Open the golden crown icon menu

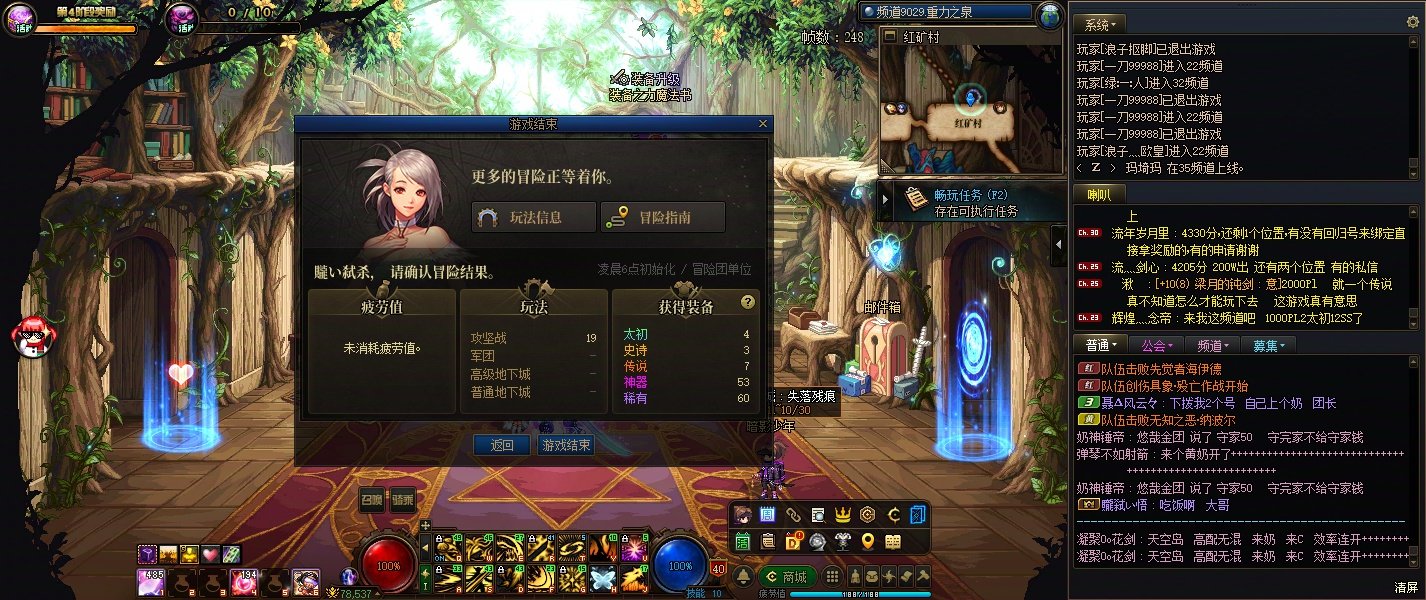(x=842, y=515)
